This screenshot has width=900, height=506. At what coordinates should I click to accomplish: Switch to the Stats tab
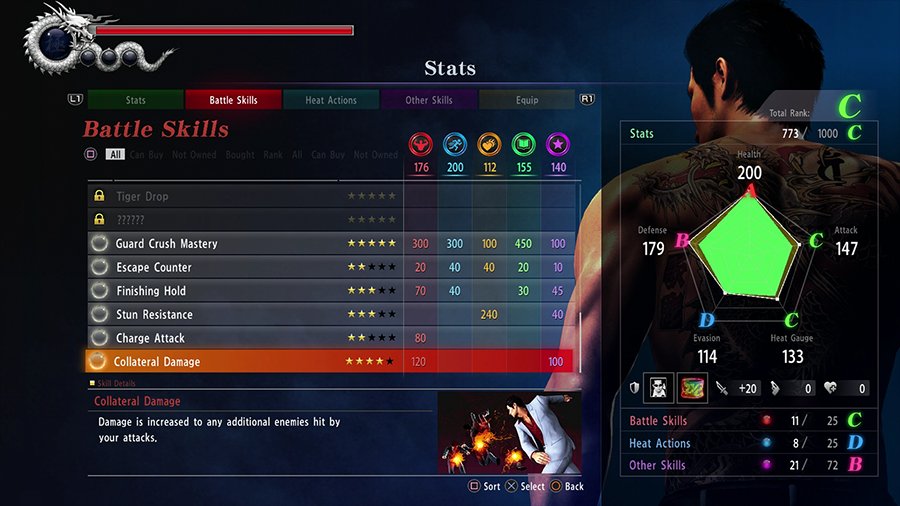click(x=135, y=100)
